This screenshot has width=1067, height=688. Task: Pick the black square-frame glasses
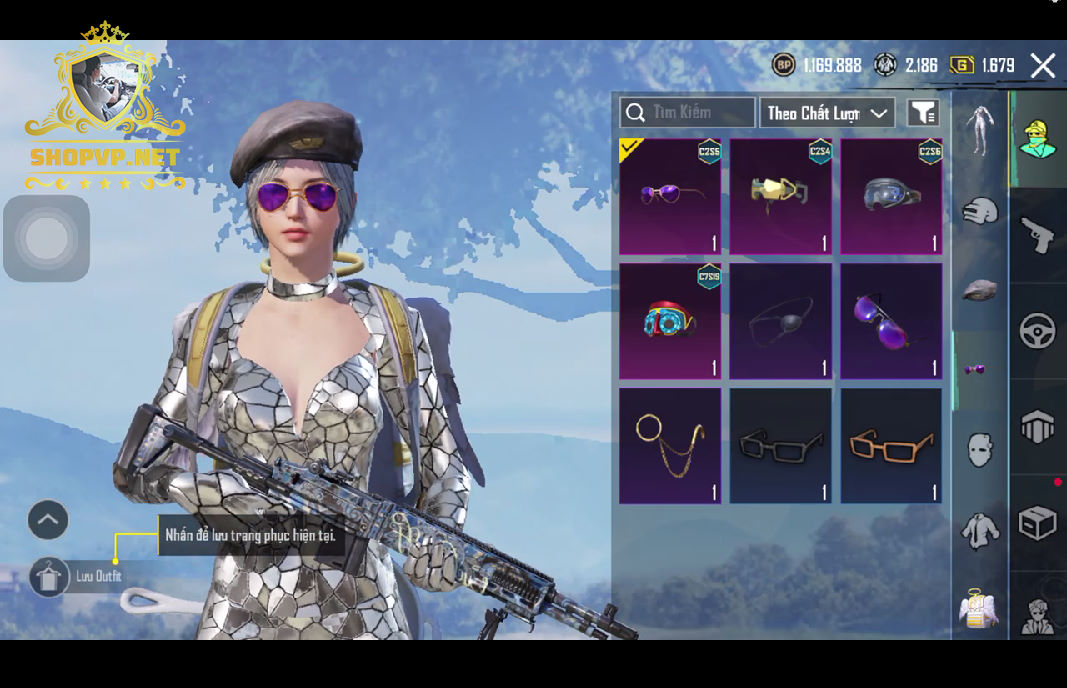tap(780, 445)
